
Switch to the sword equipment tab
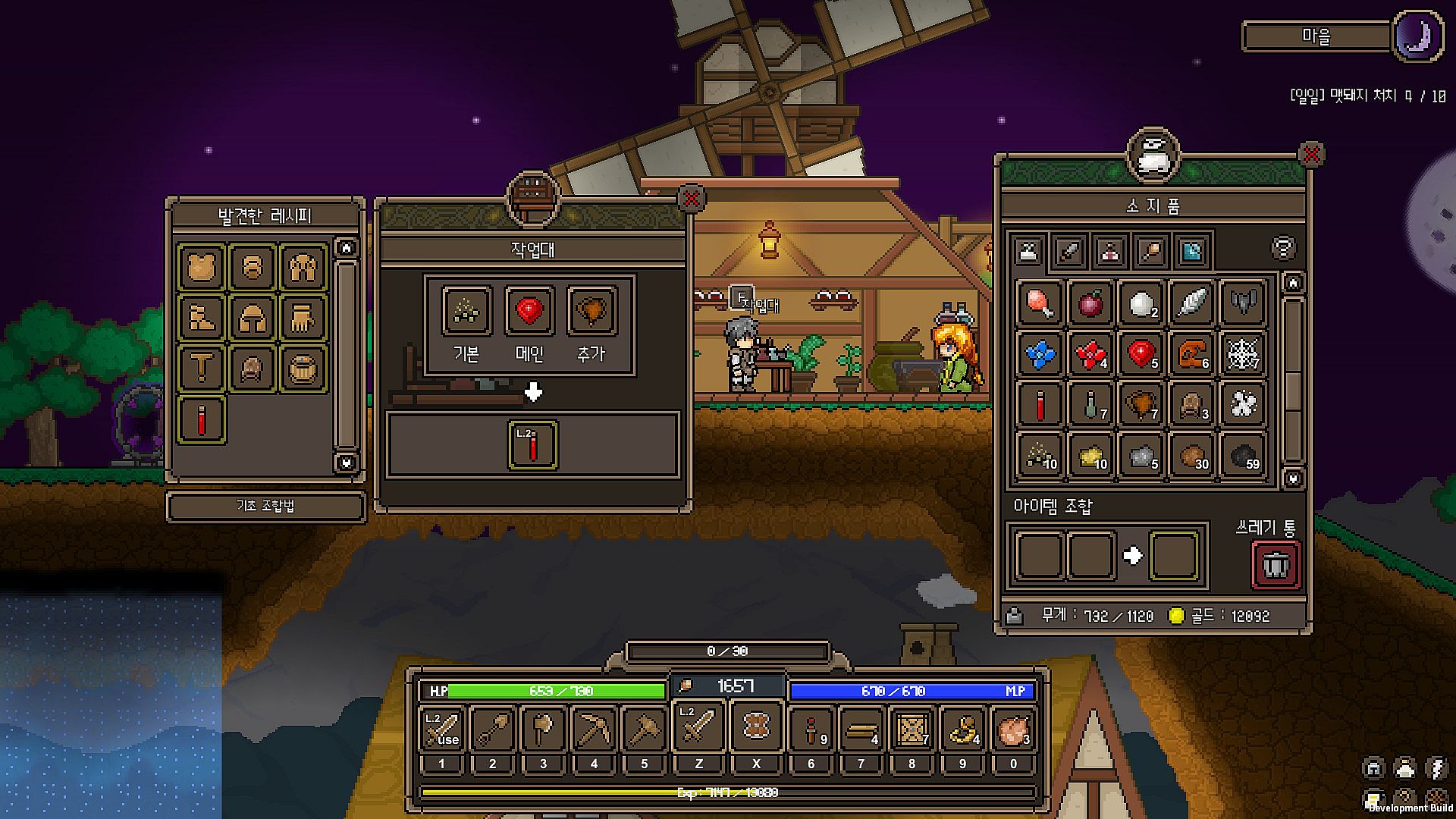[1069, 251]
